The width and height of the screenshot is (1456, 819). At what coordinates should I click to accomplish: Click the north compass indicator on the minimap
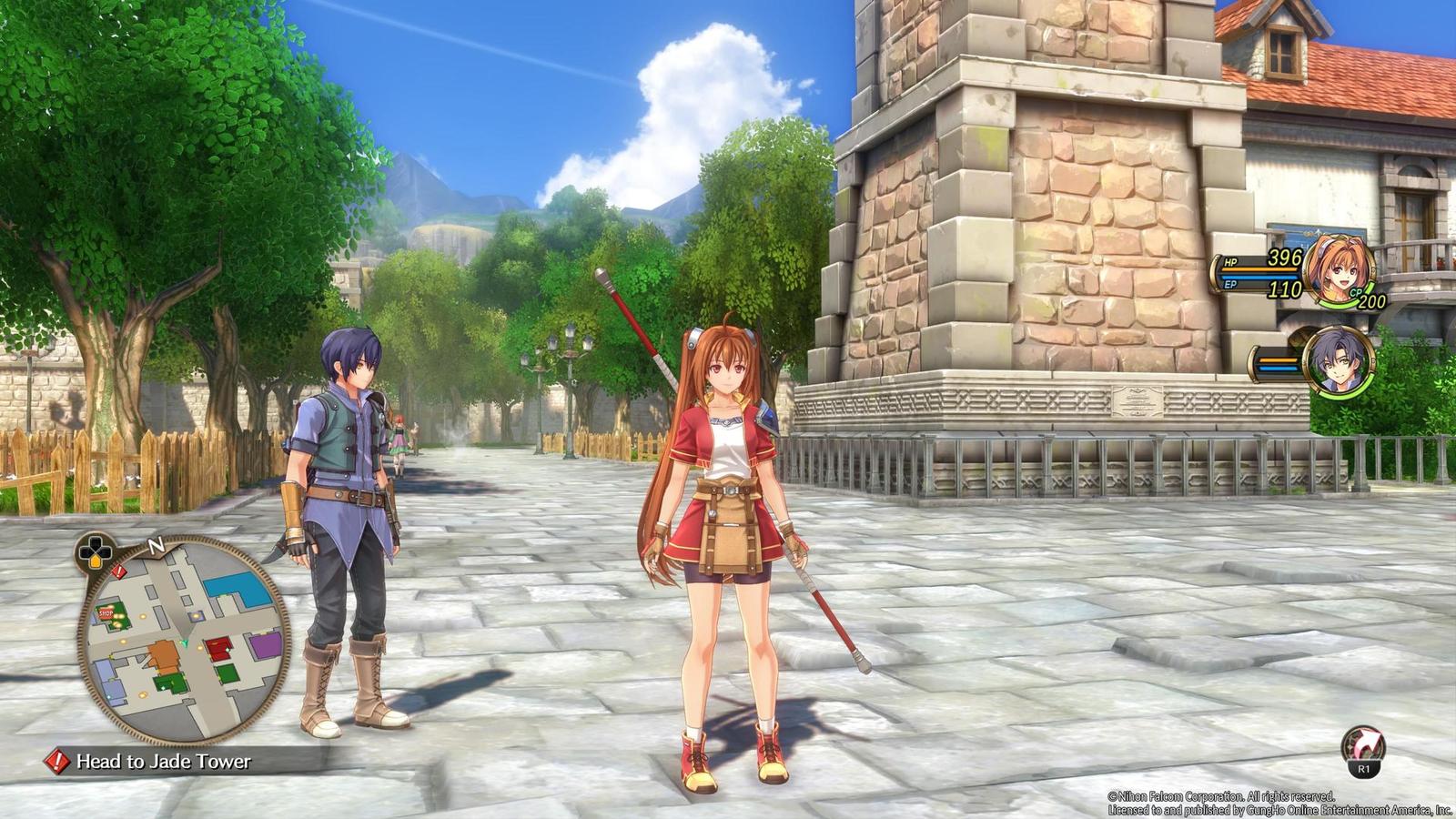[x=156, y=546]
